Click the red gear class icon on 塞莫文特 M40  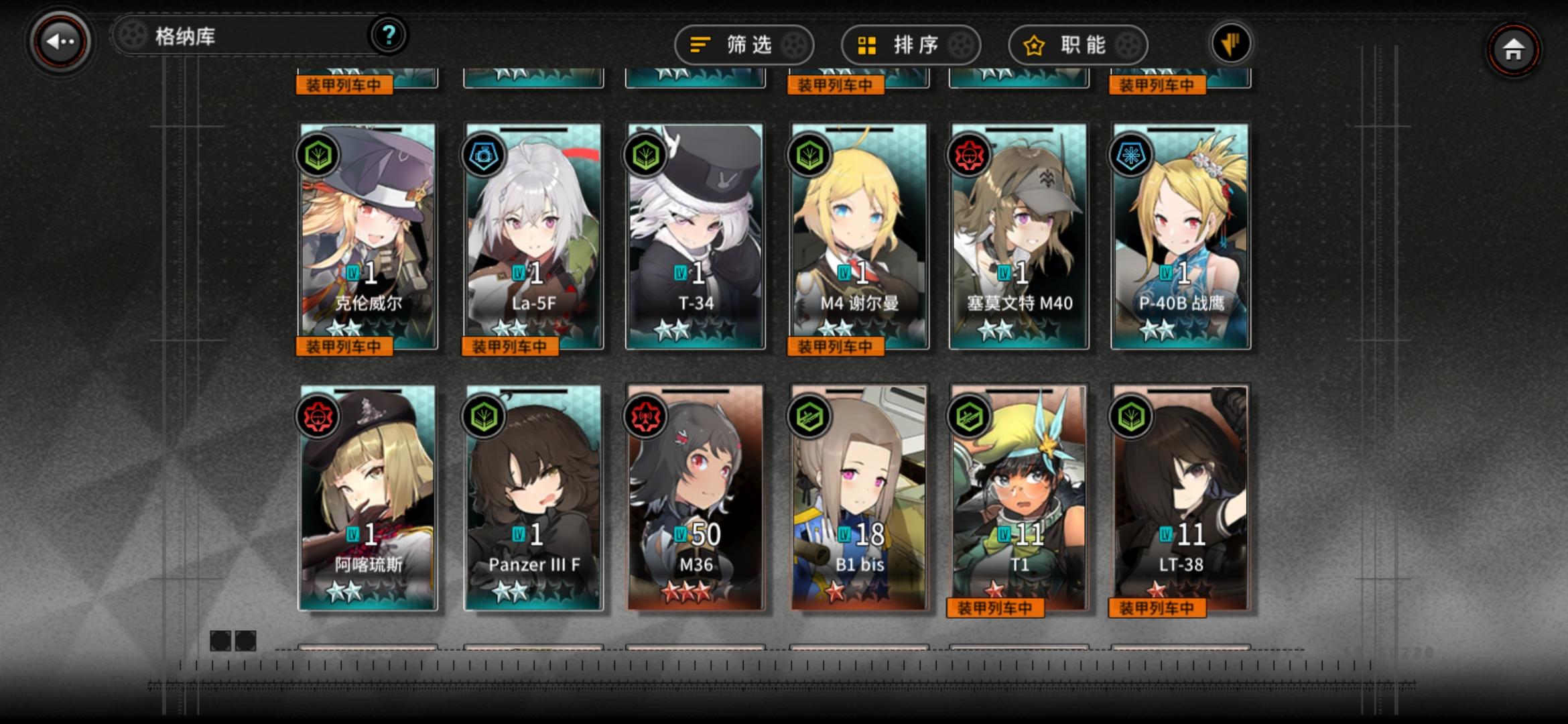[968, 155]
